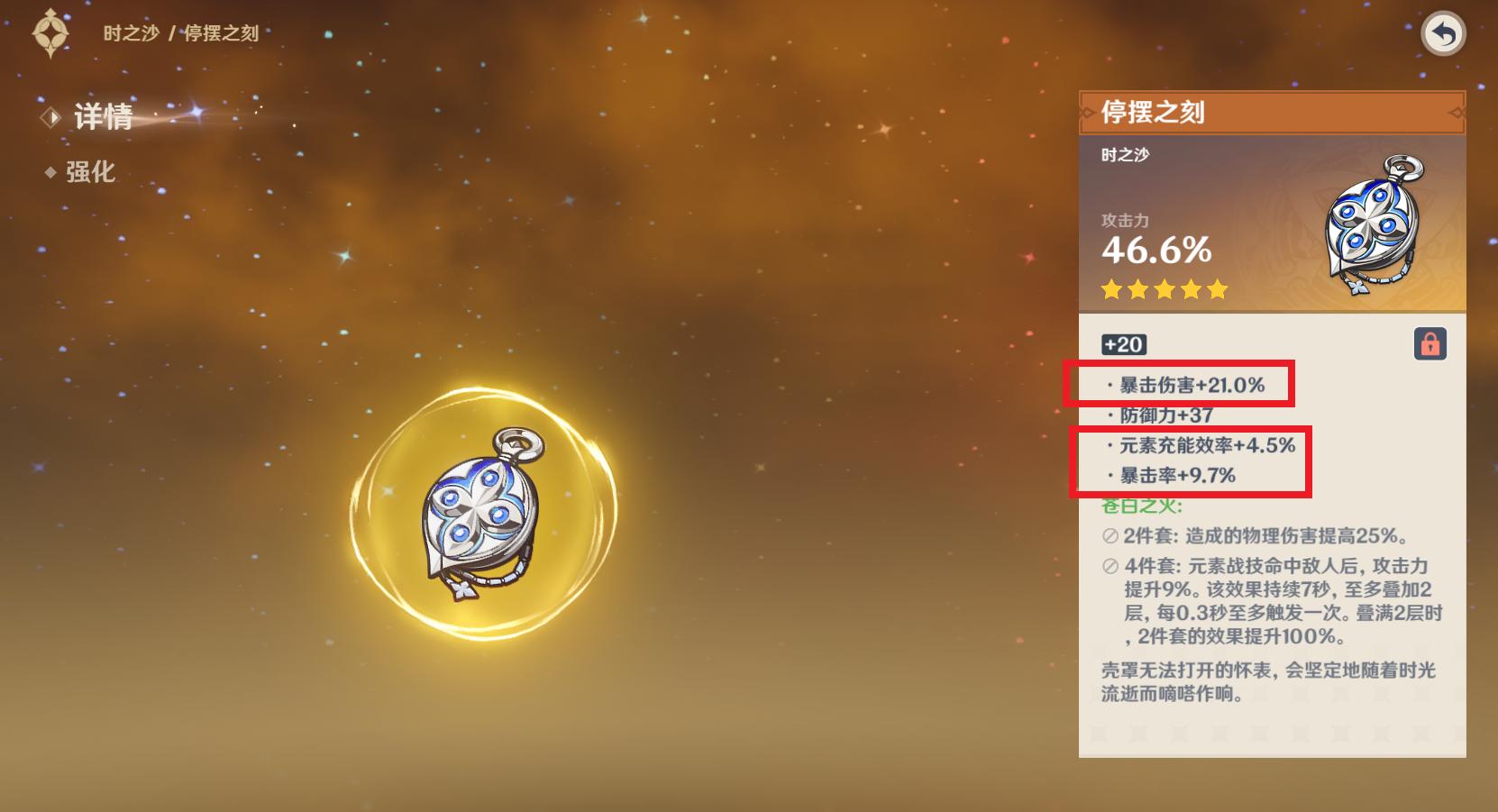Click the diamond marker beside 强化

point(51,174)
